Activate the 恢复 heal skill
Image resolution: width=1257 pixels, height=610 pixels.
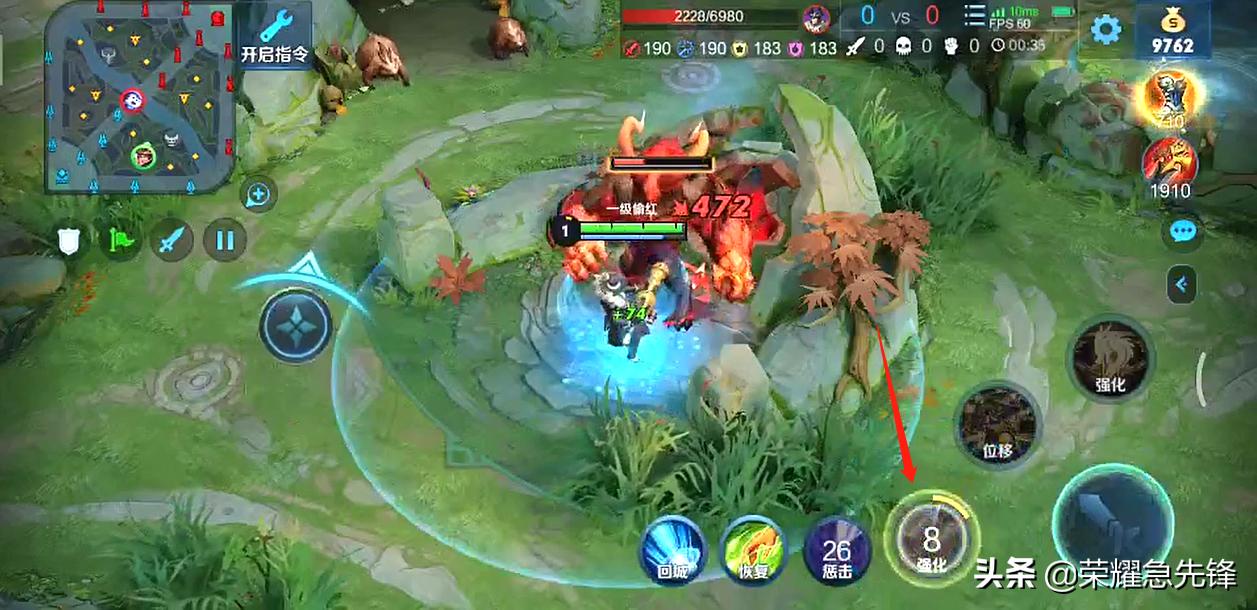pyautogui.click(x=752, y=548)
